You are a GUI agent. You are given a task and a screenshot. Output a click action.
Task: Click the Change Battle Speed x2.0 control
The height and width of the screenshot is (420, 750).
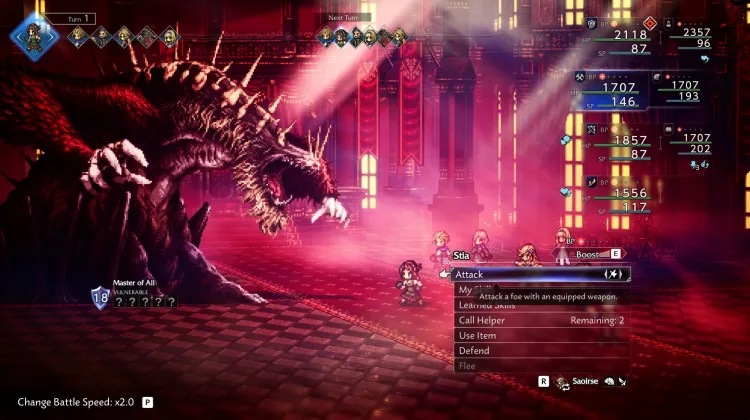click(x=84, y=402)
